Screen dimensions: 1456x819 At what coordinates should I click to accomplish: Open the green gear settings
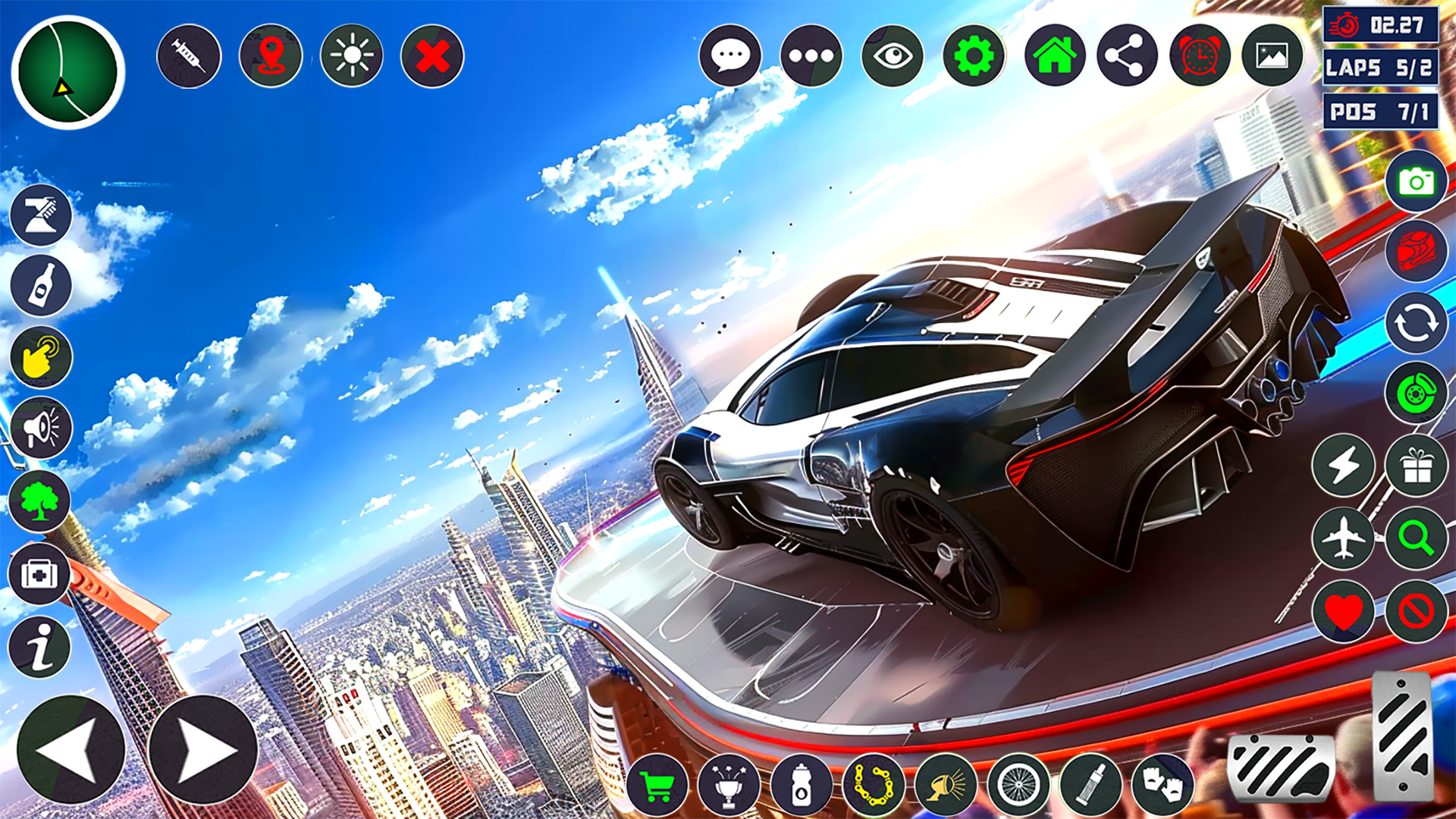click(x=974, y=56)
